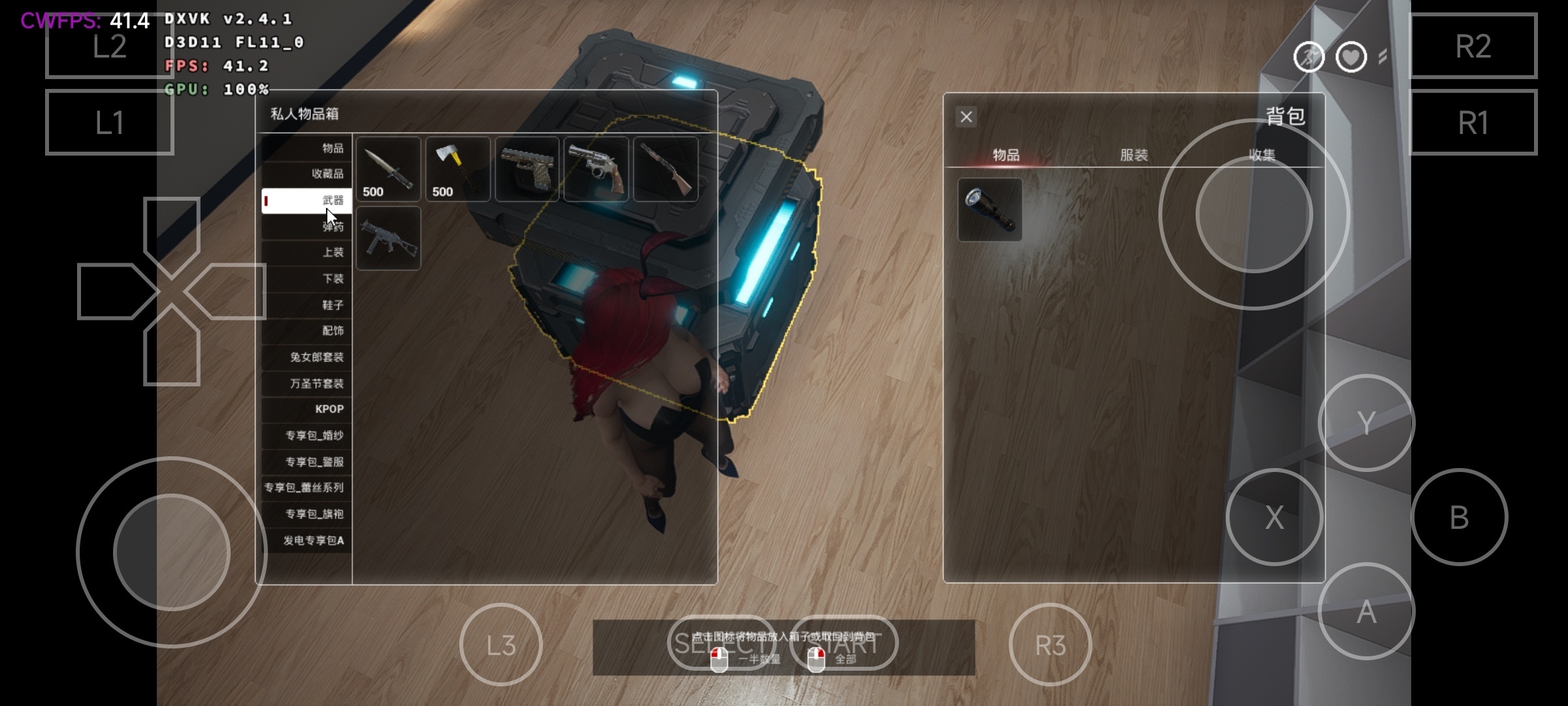Choose the 收藏品 category
This screenshot has height=706, width=1568.
click(307, 174)
